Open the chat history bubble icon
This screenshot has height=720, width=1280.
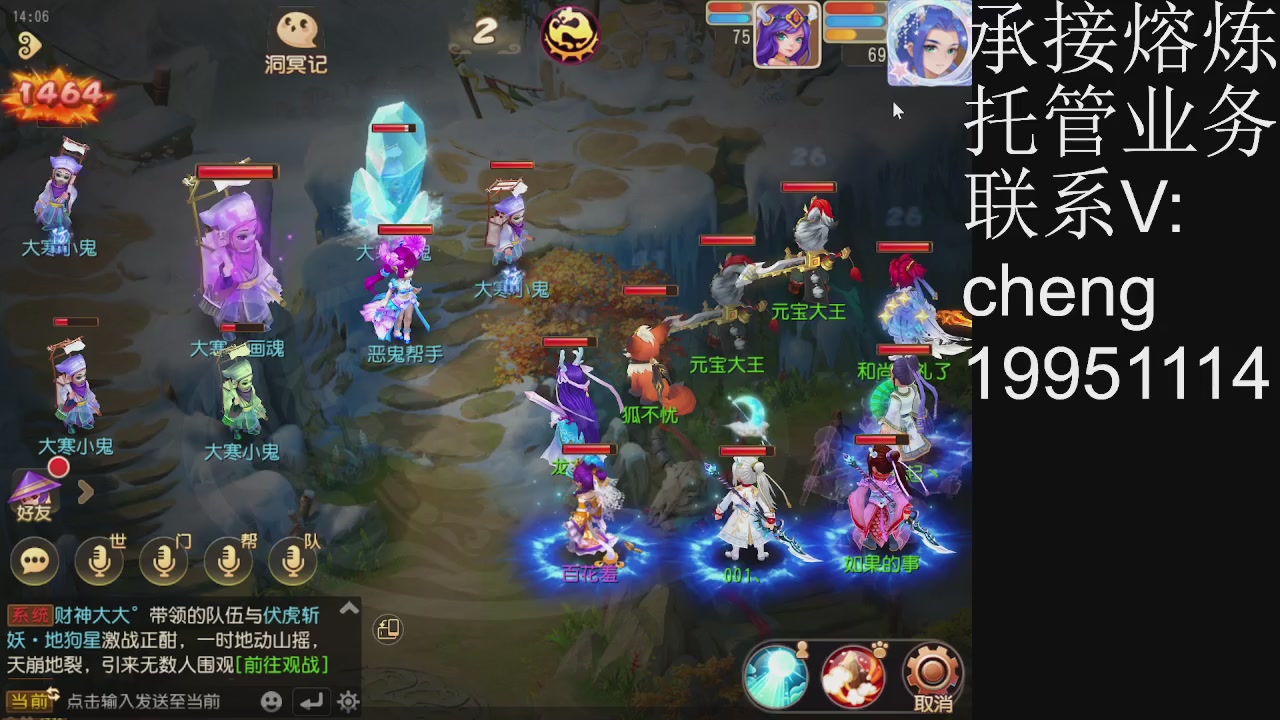tap(35, 560)
